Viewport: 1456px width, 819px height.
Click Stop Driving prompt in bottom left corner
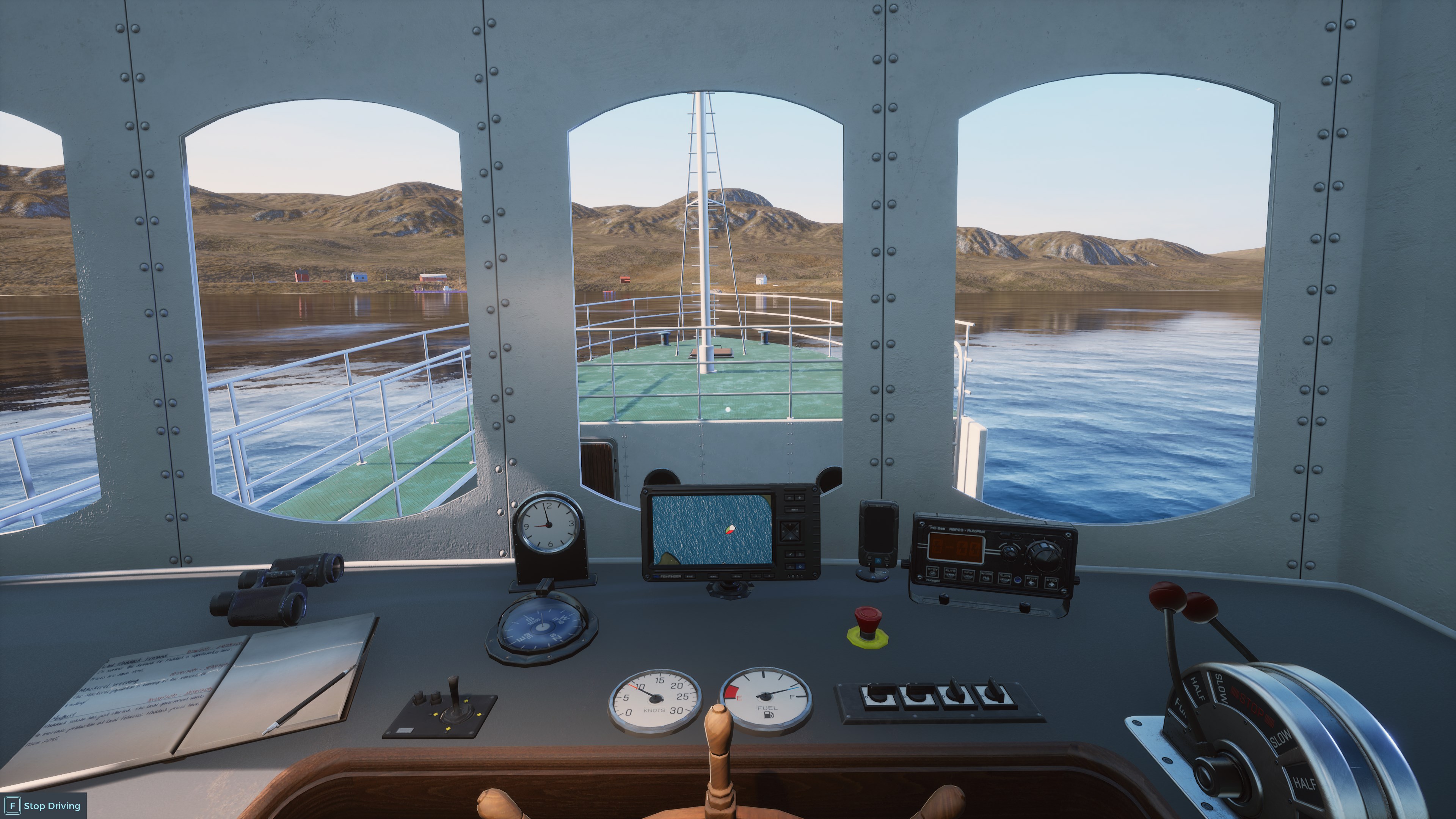[39, 805]
